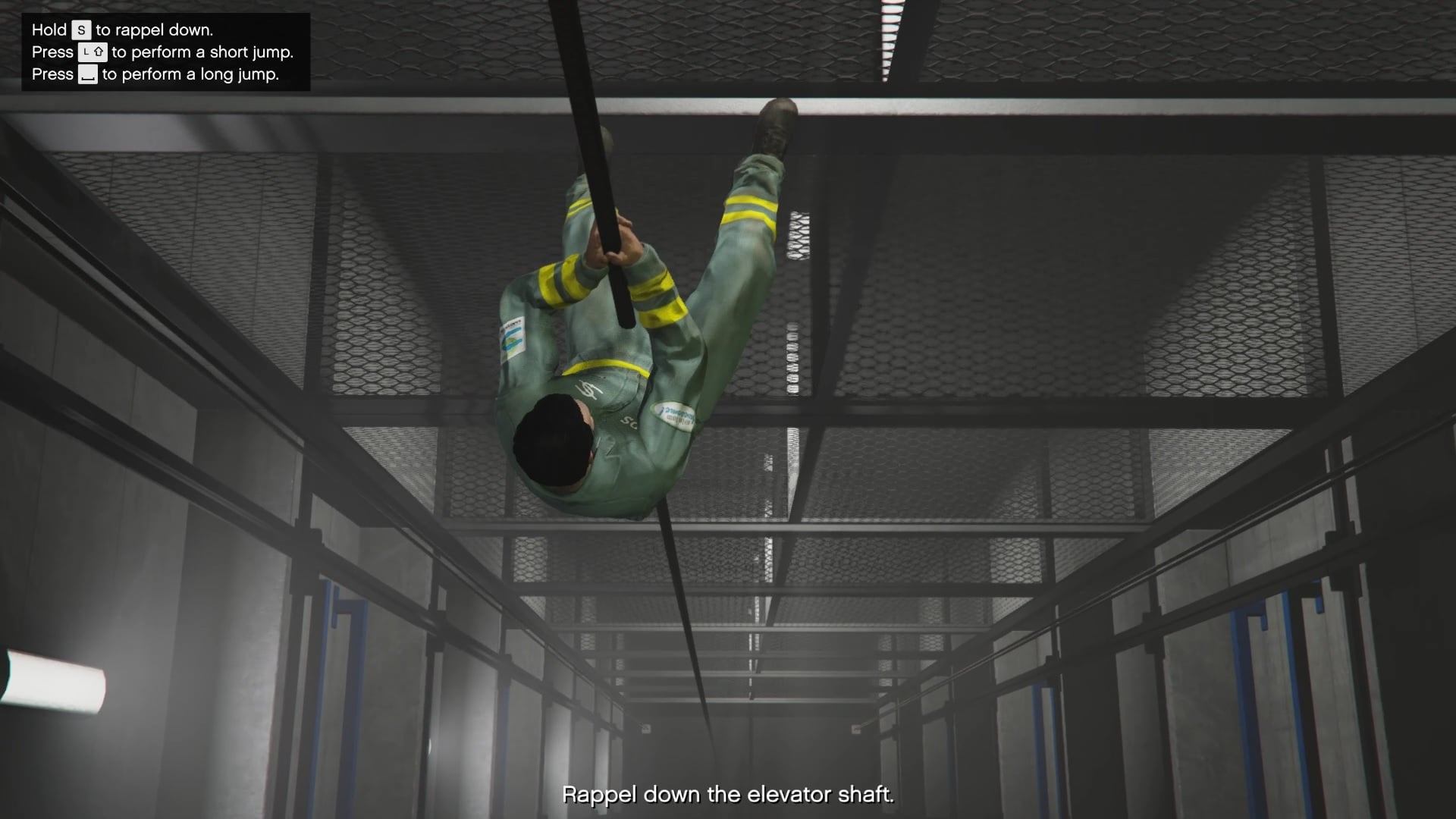Toggle the 'Hold S to rappel down' instruction line
Viewport: 1456px width, 819px height.
(121, 30)
